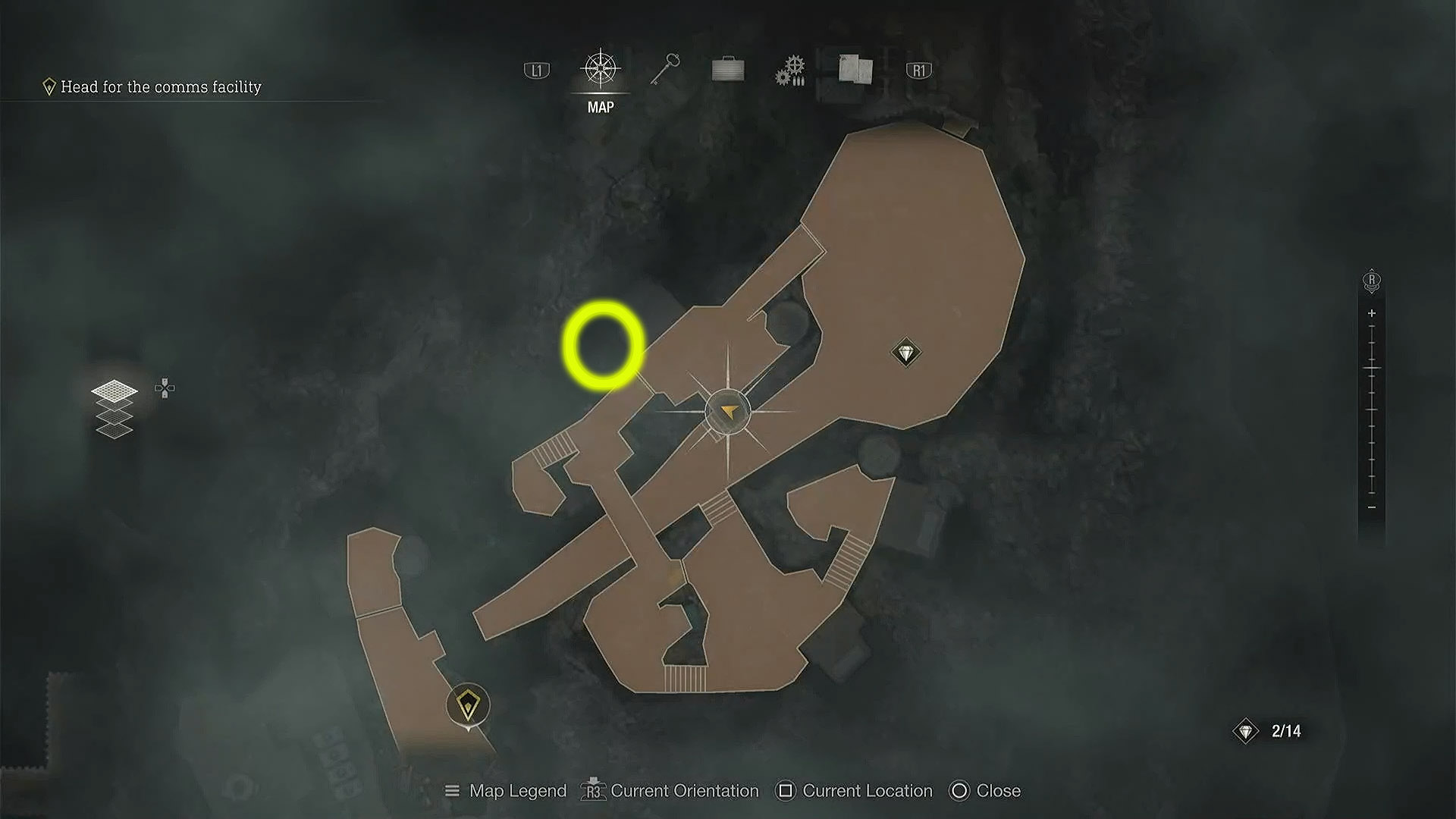1456x819 pixels.
Task: Click the L1 shoulder prompt
Action: coord(537,68)
